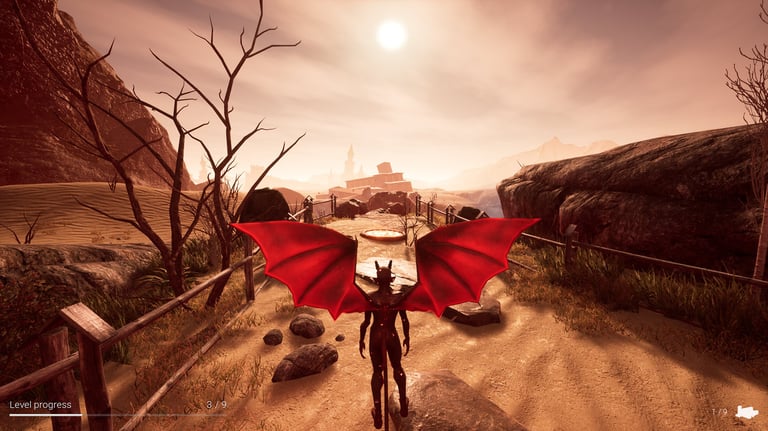Select the Level progress tracker bar

click(x=118, y=414)
